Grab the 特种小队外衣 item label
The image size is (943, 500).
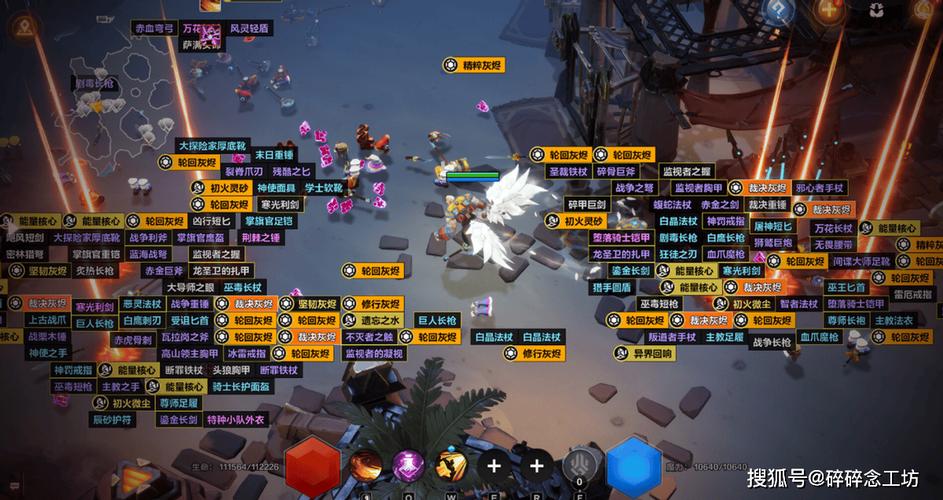(236, 419)
